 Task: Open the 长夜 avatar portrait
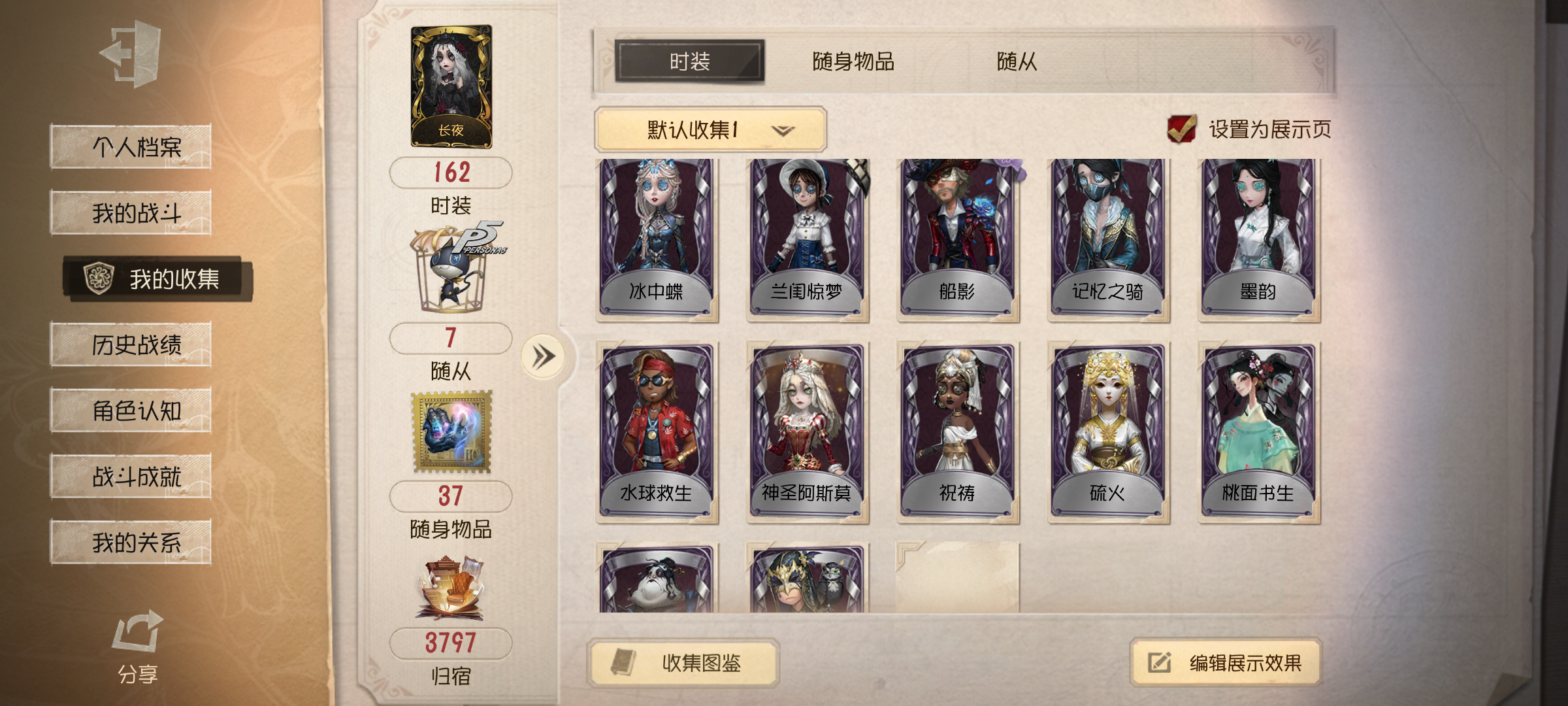point(451,78)
